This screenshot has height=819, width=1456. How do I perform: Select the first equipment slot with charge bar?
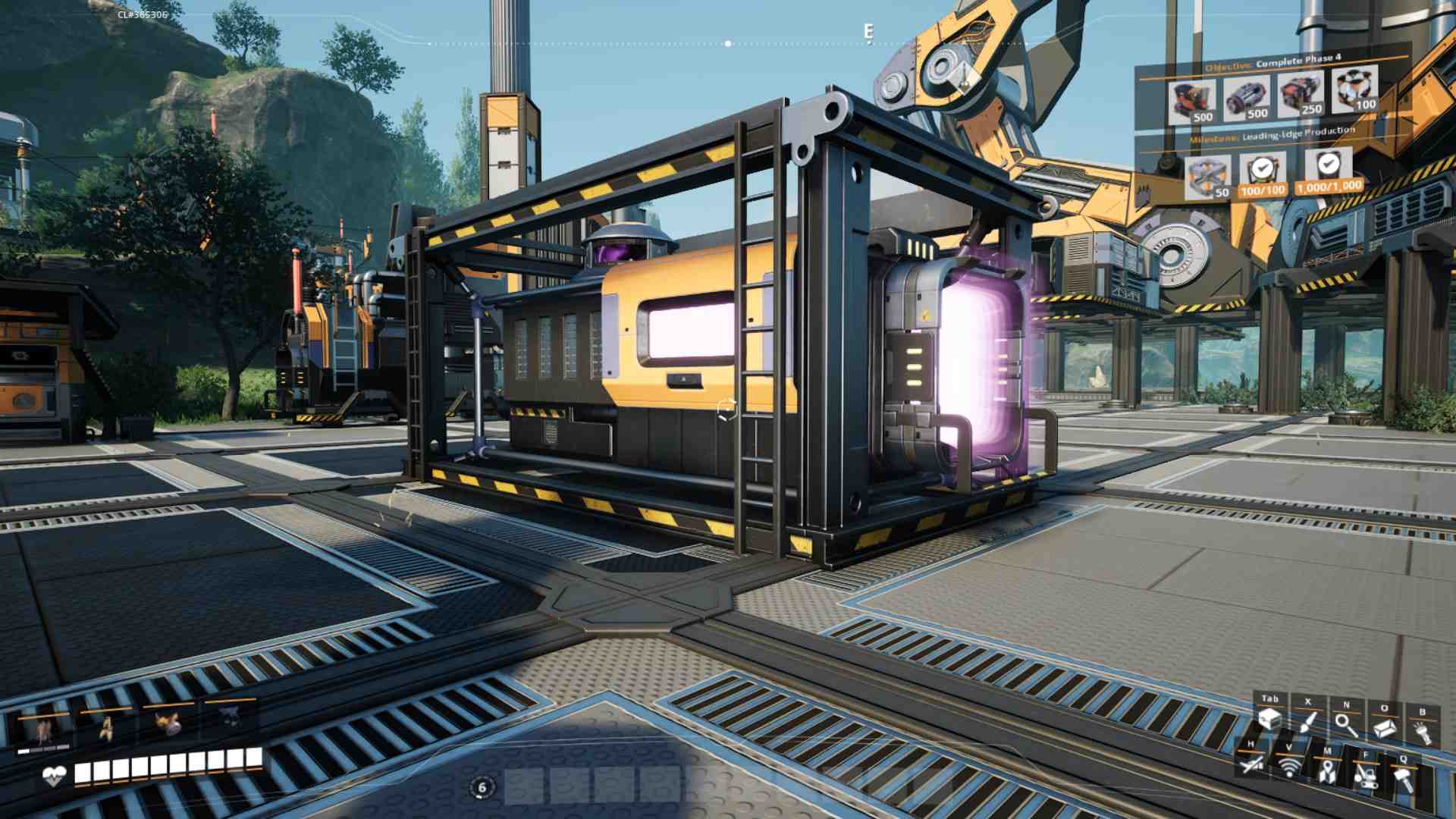(x=43, y=730)
